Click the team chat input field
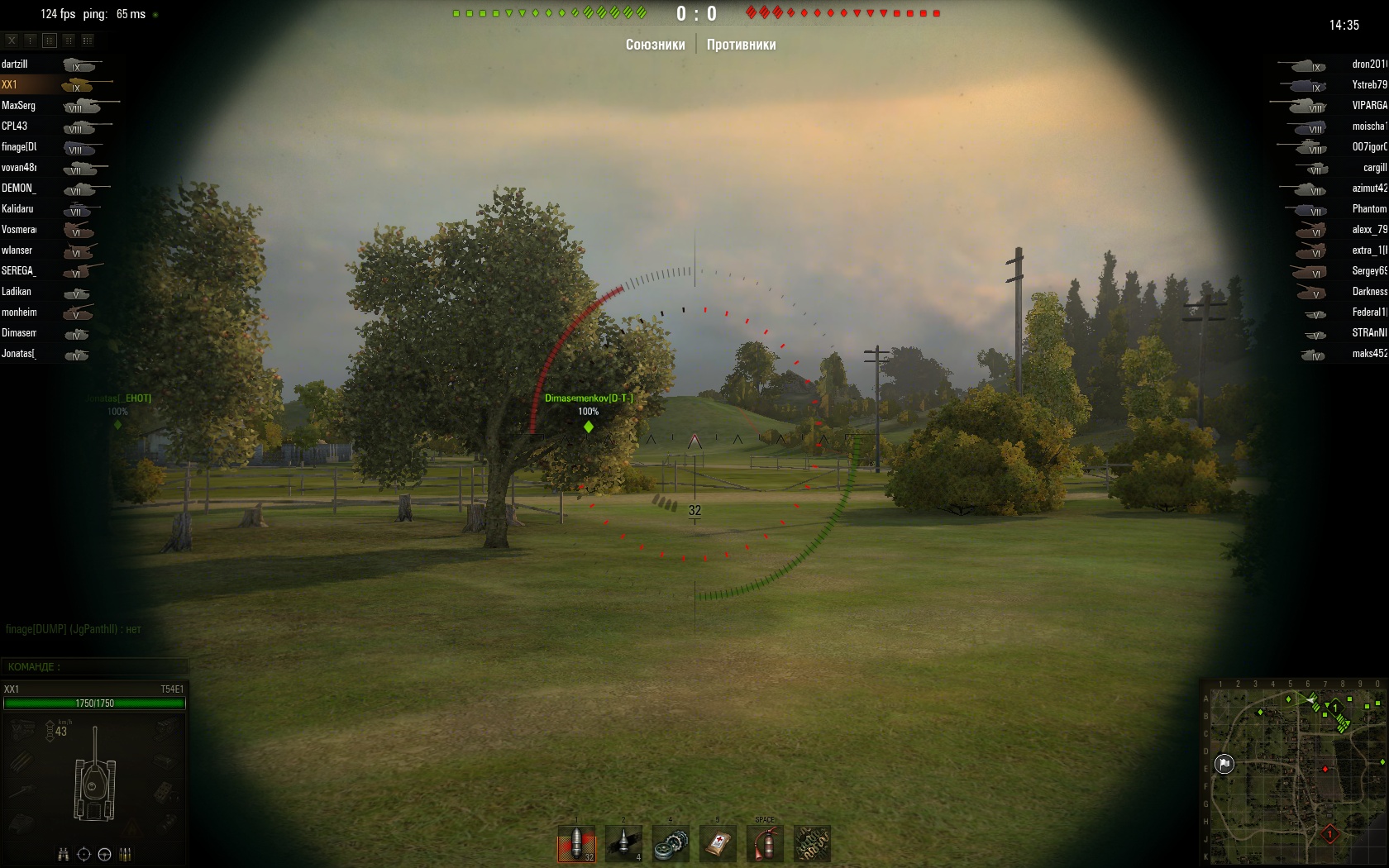The height and width of the screenshot is (868, 1389). (x=95, y=666)
